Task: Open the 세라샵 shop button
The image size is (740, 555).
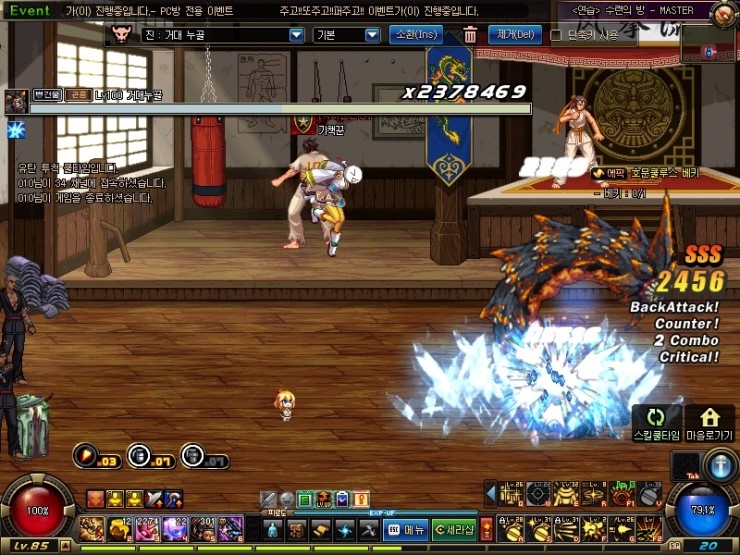Action: pos(453,529)
